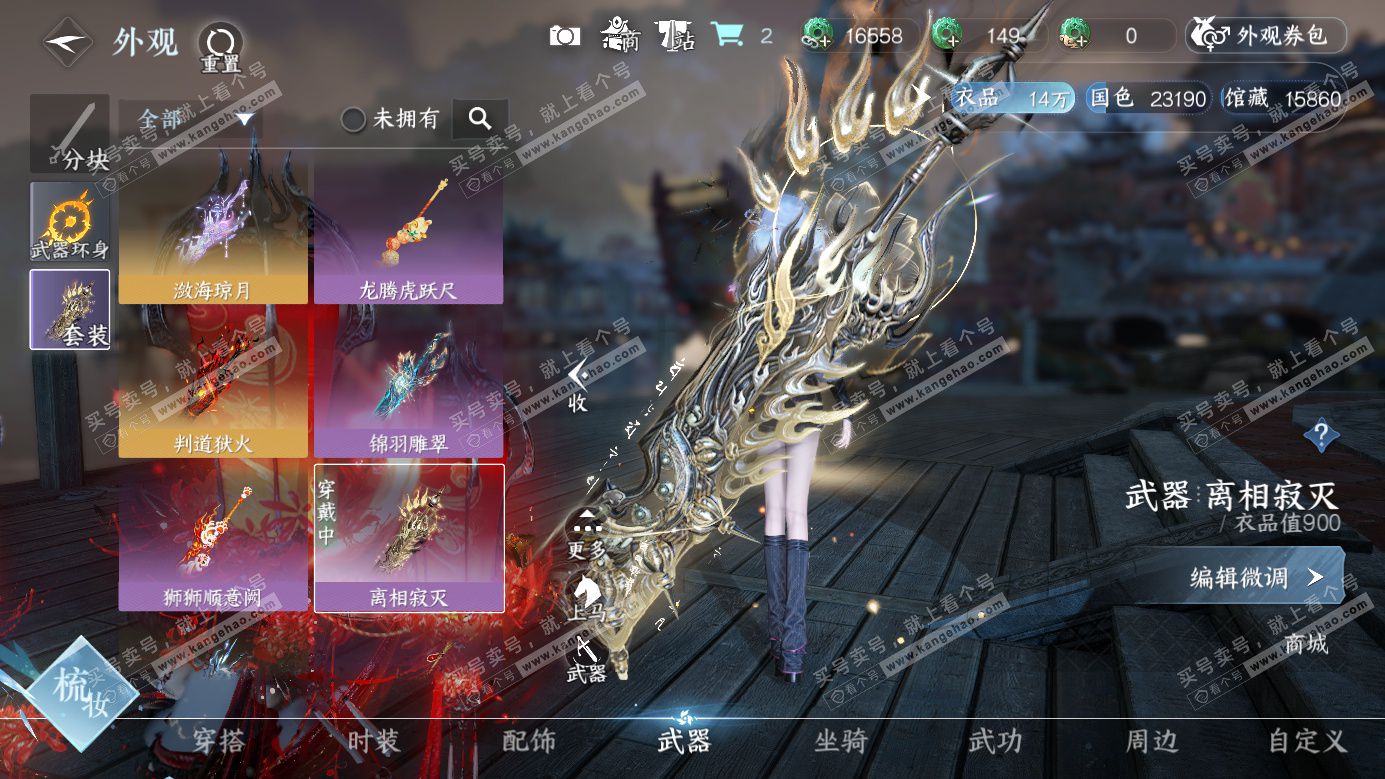The width and height of the screenshot is (1385, 779).
Task: Choose the 锦羽雕翠 weapon skin
Action: tap(408, 385)
